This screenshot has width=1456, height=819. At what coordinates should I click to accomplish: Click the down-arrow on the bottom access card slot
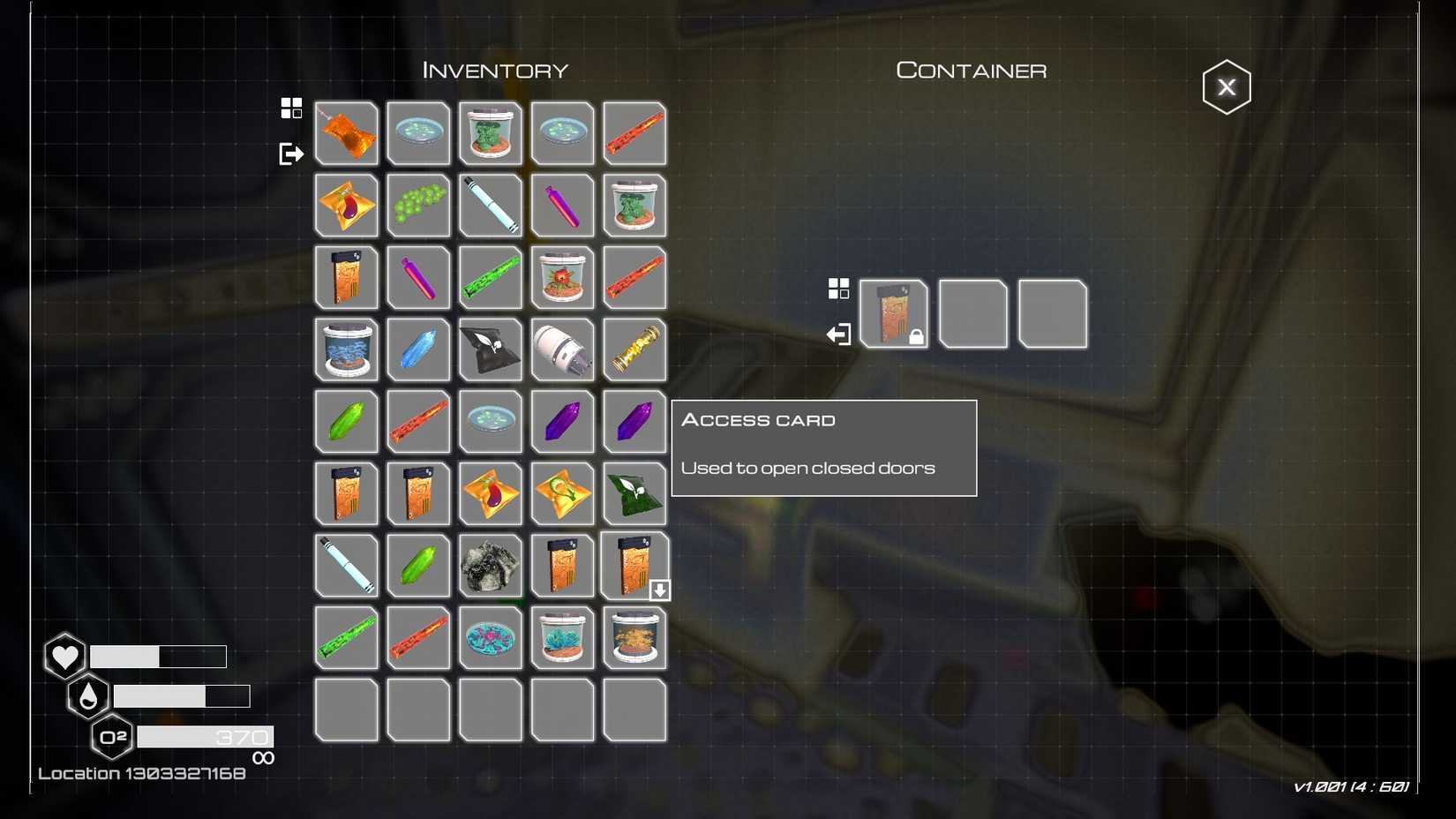(x=660, y=589)
